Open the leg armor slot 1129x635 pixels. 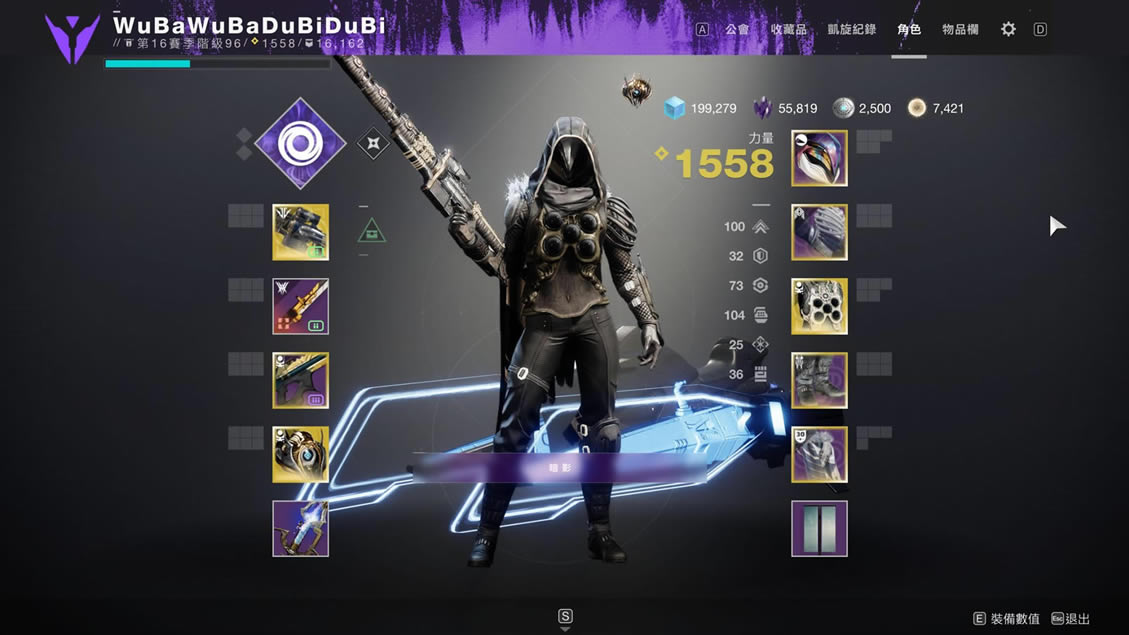pyautogui.click(x=819, y=380)
